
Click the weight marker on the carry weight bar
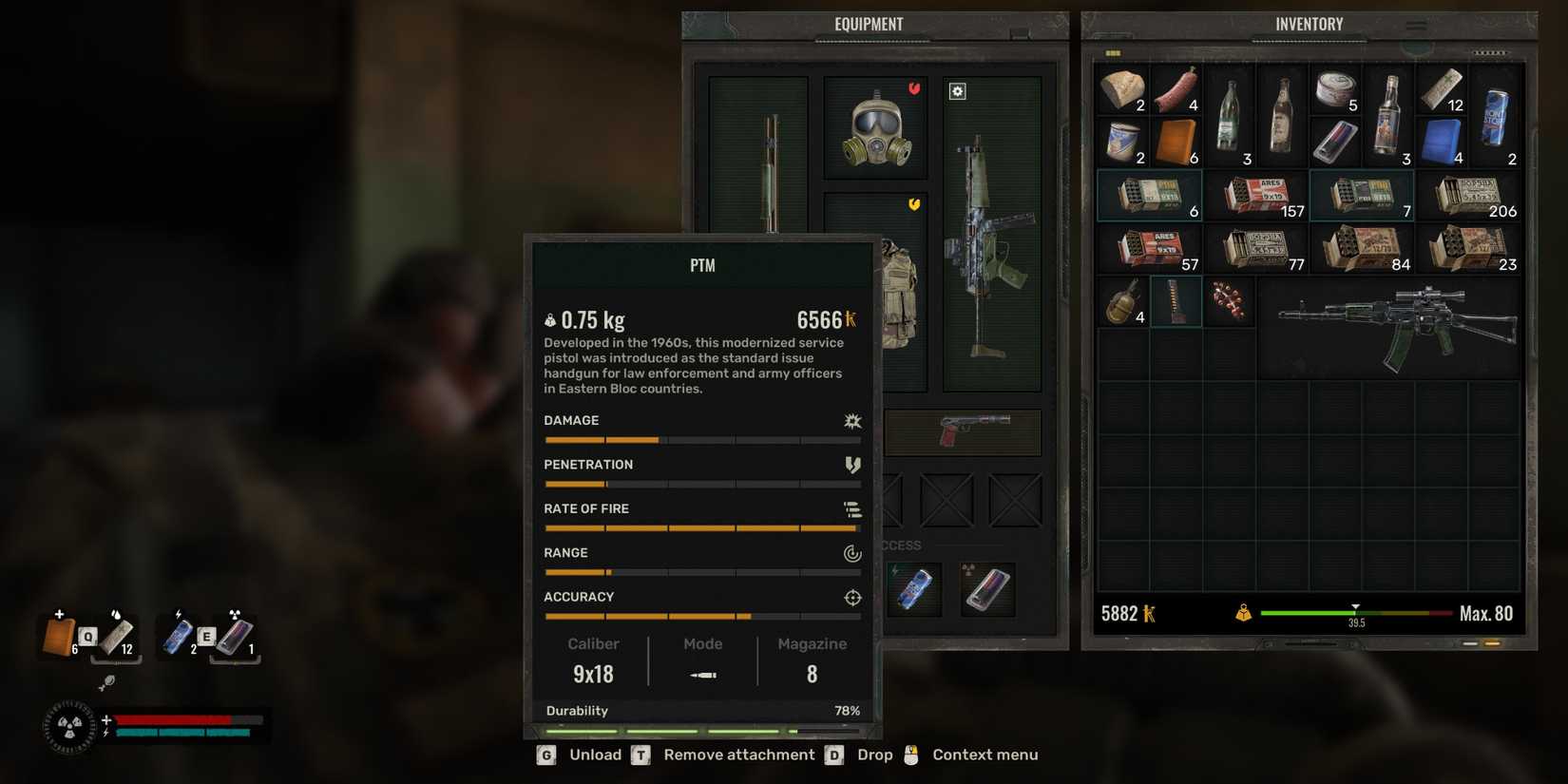(x=1356, y=608)
